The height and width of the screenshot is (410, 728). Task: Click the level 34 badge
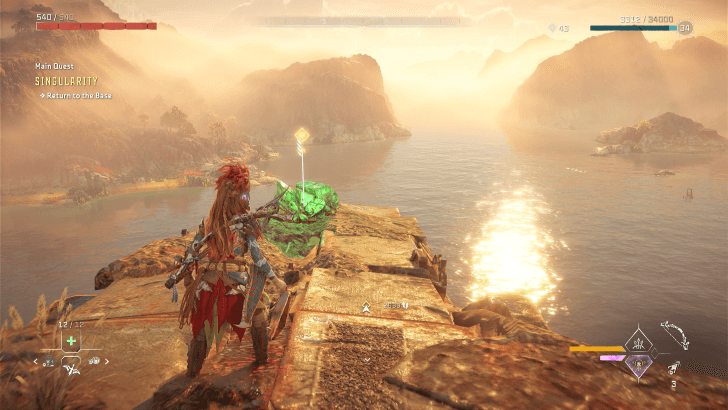tap(685, 28)
